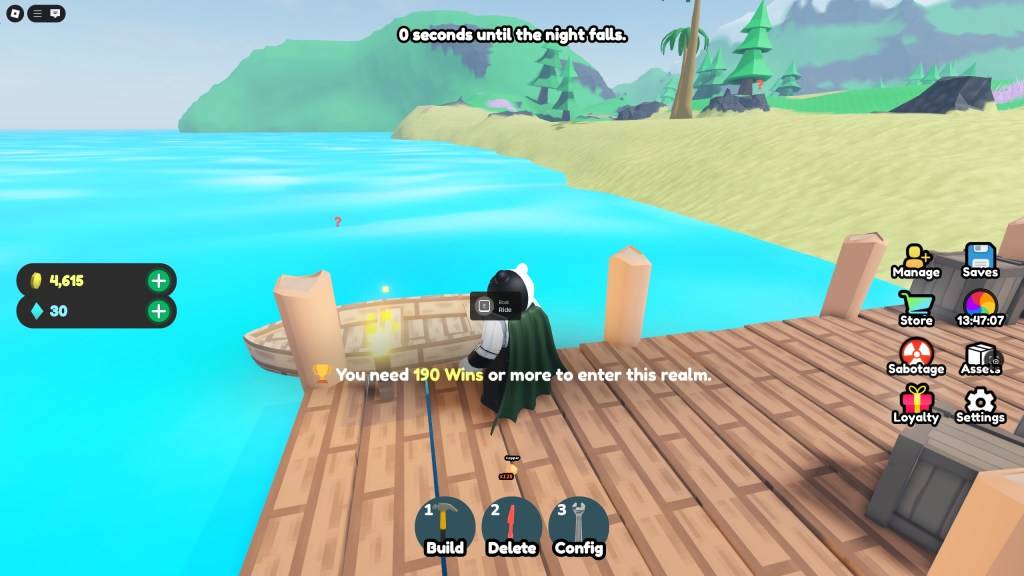Open the Loyalty gift rewards

[x=916, y=405]
